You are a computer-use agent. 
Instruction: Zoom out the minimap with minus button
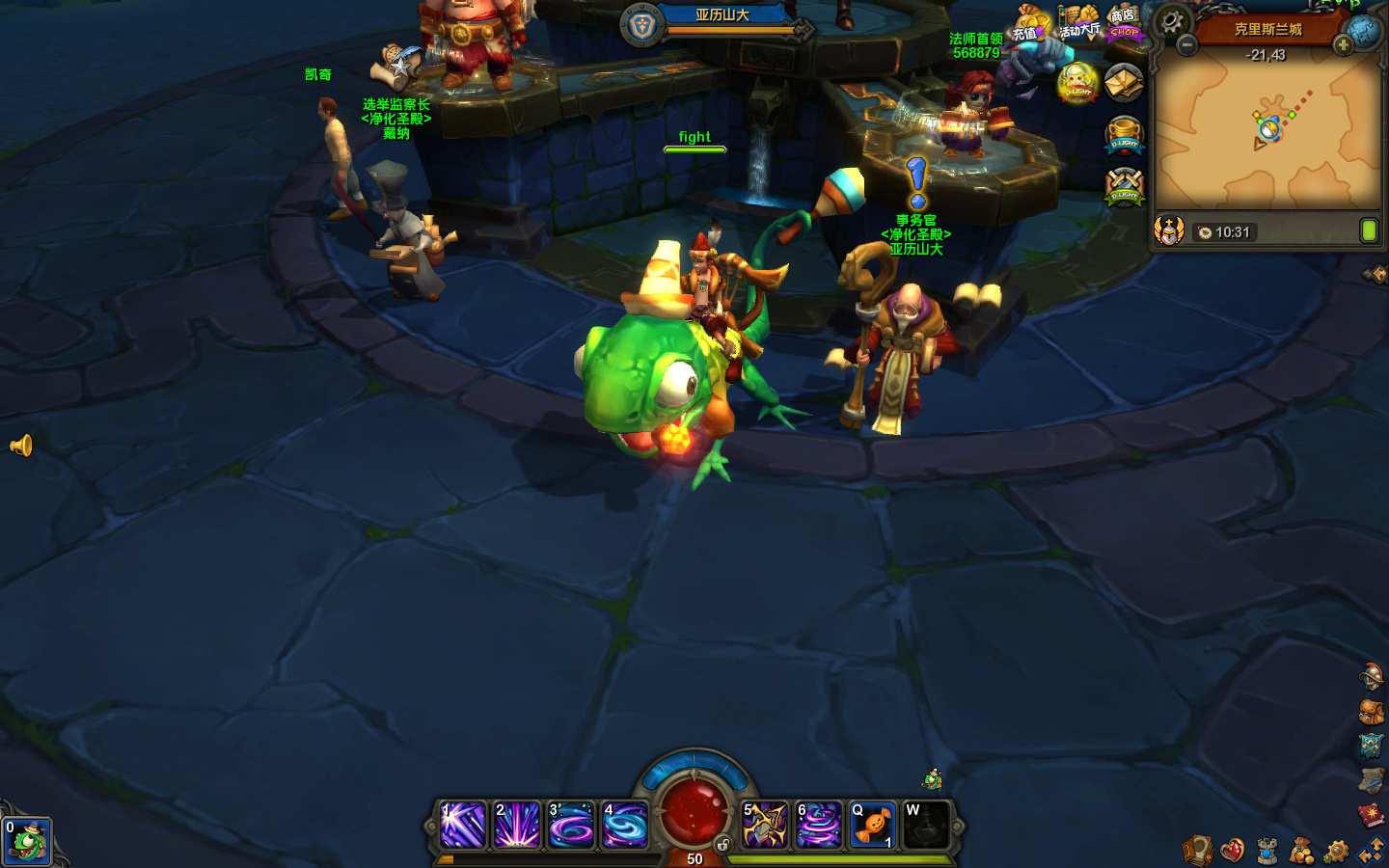click(1187, 45)
